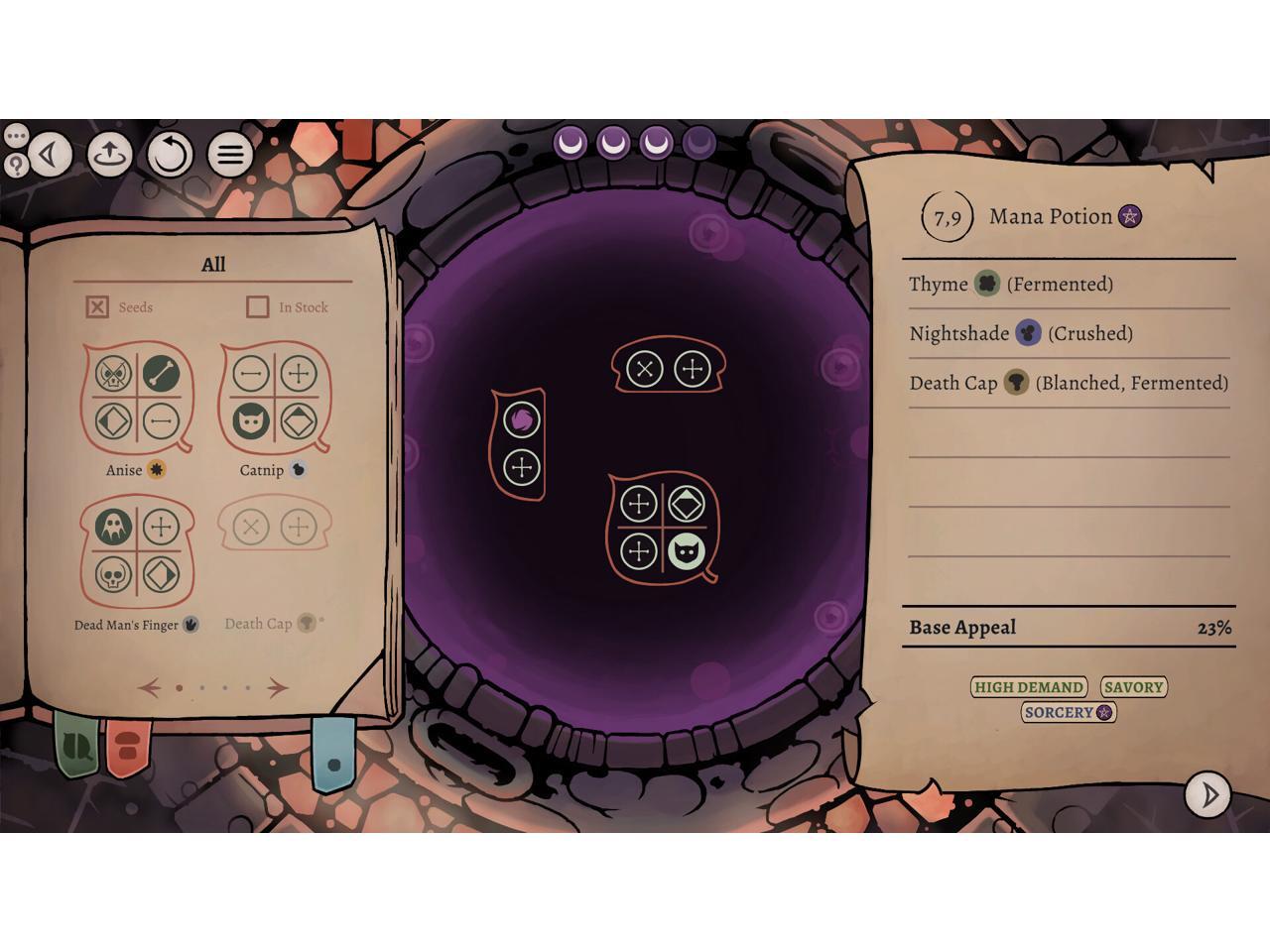Open the blue bookmark tab
The image size is (1270, 952).
pyautogui.click(x=333, y=758)
